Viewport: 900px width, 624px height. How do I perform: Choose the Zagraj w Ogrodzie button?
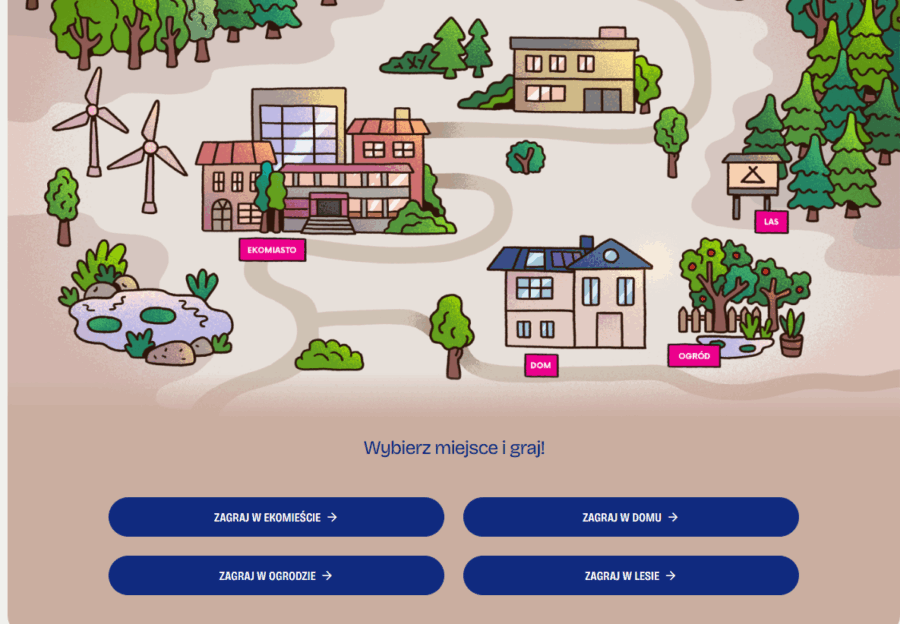276,575
